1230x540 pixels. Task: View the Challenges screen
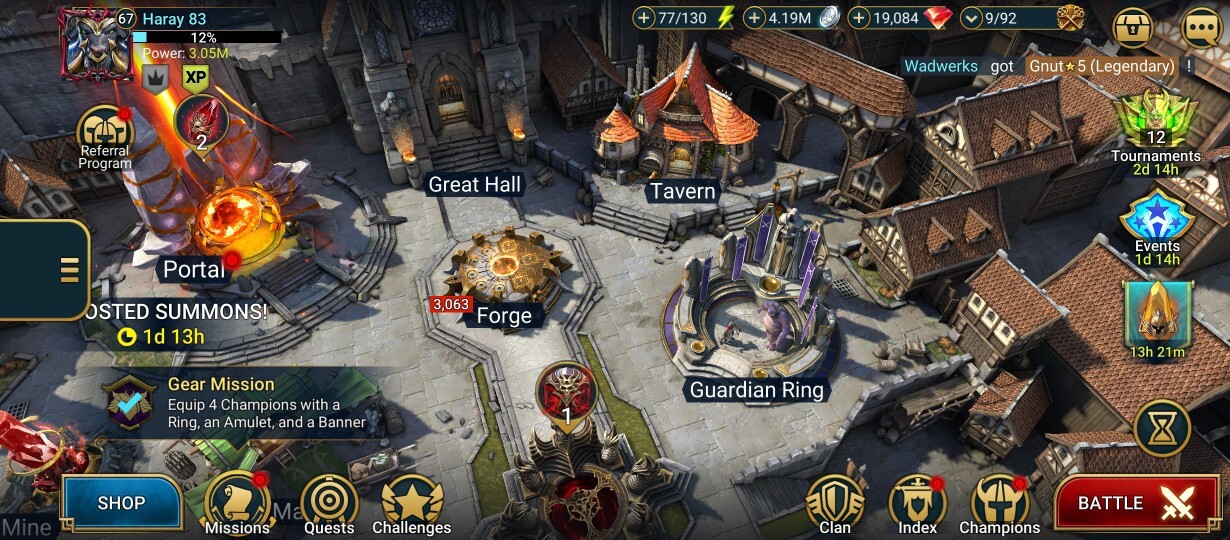pyautogui.click(x=412, y=502)
